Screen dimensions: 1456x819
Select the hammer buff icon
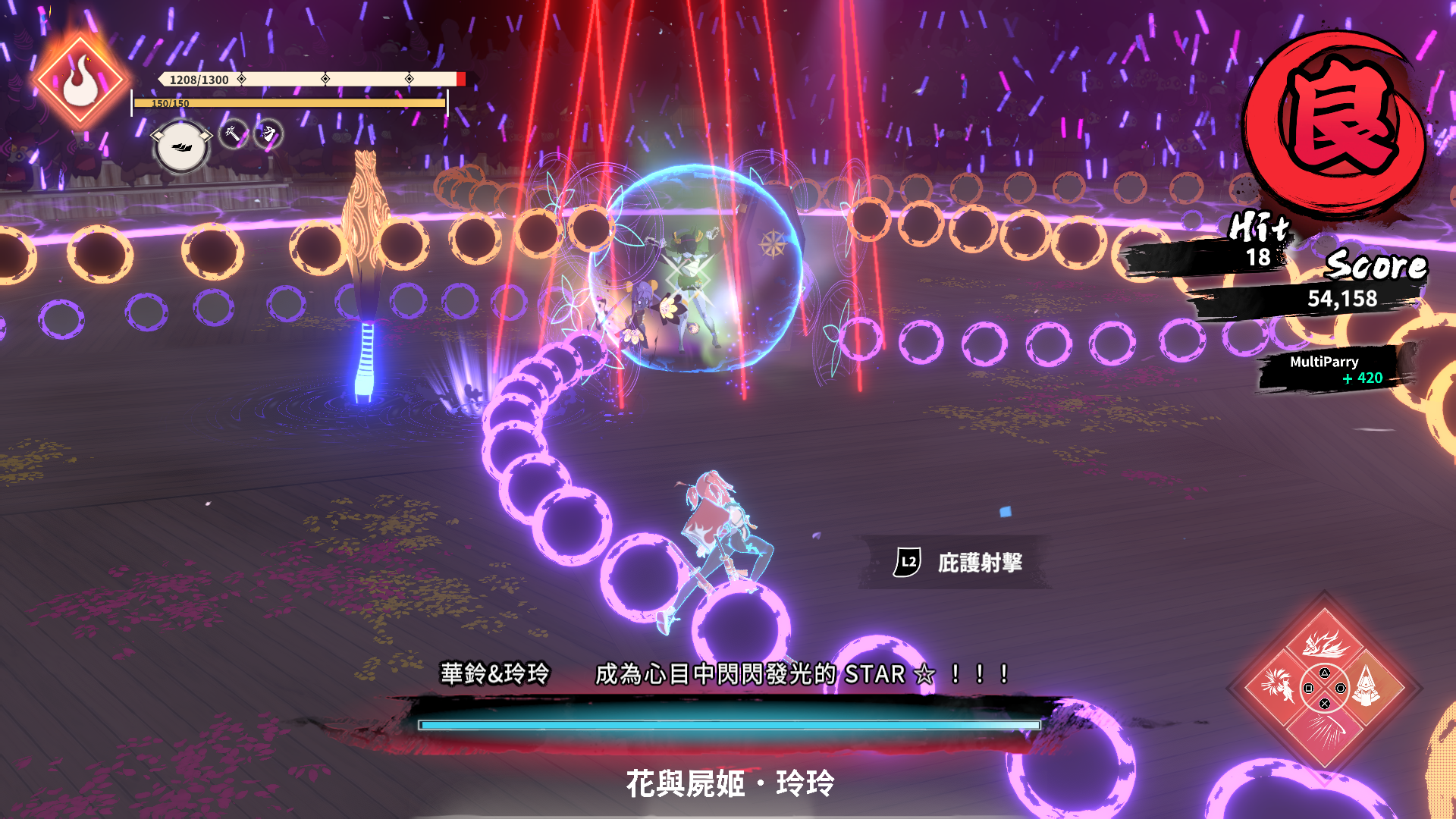point(233,134)
